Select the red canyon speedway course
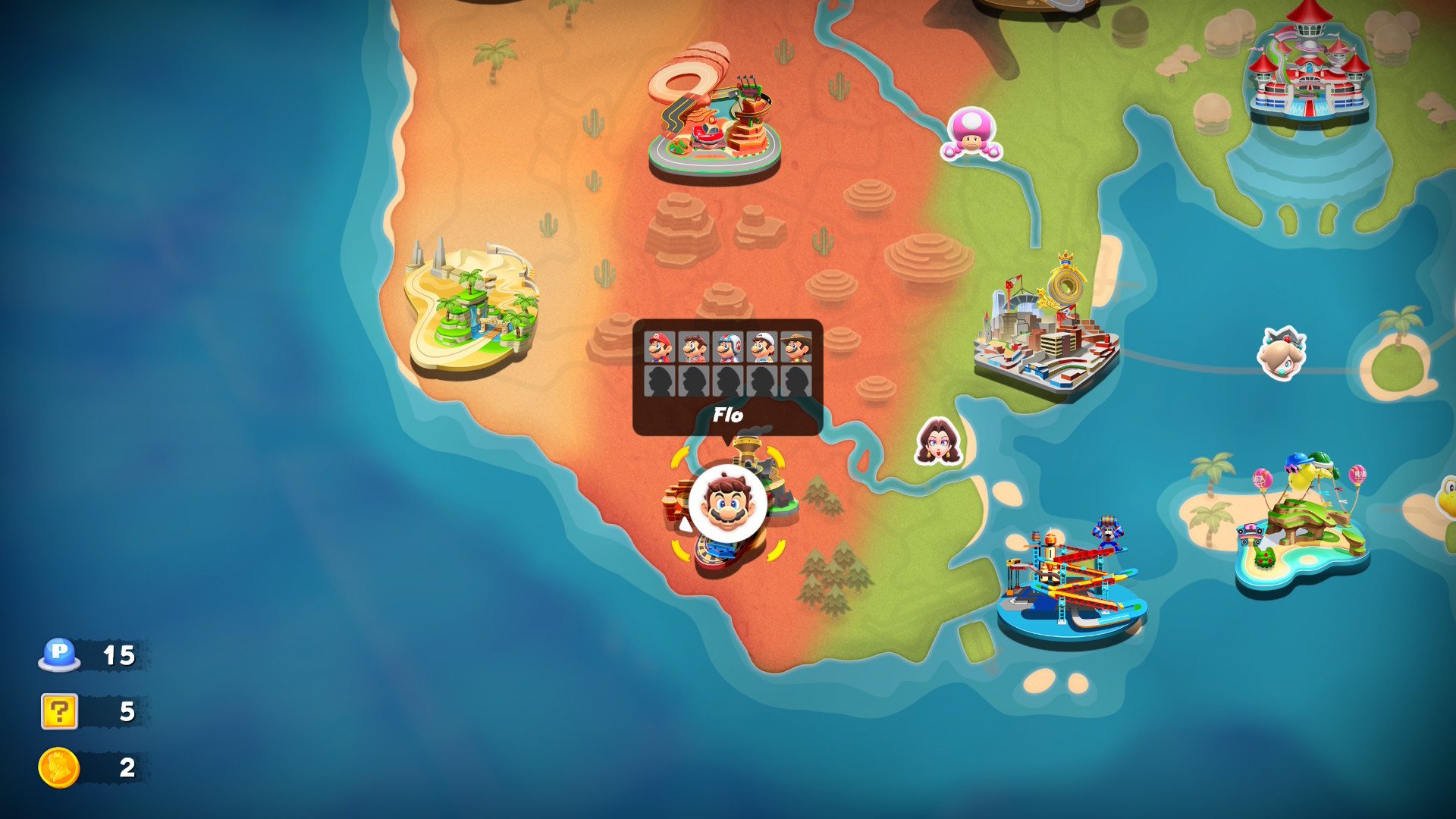The height and width of the screenshot is (819, 1456). click(x=713, y=114)
